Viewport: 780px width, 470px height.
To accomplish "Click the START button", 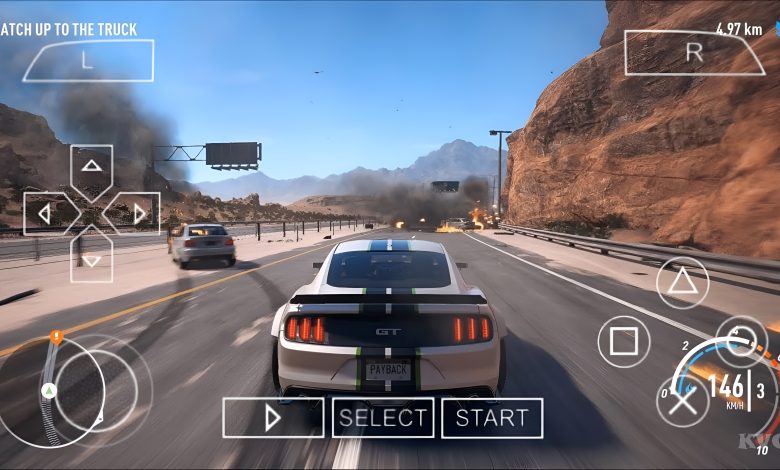I will [492, 418].
